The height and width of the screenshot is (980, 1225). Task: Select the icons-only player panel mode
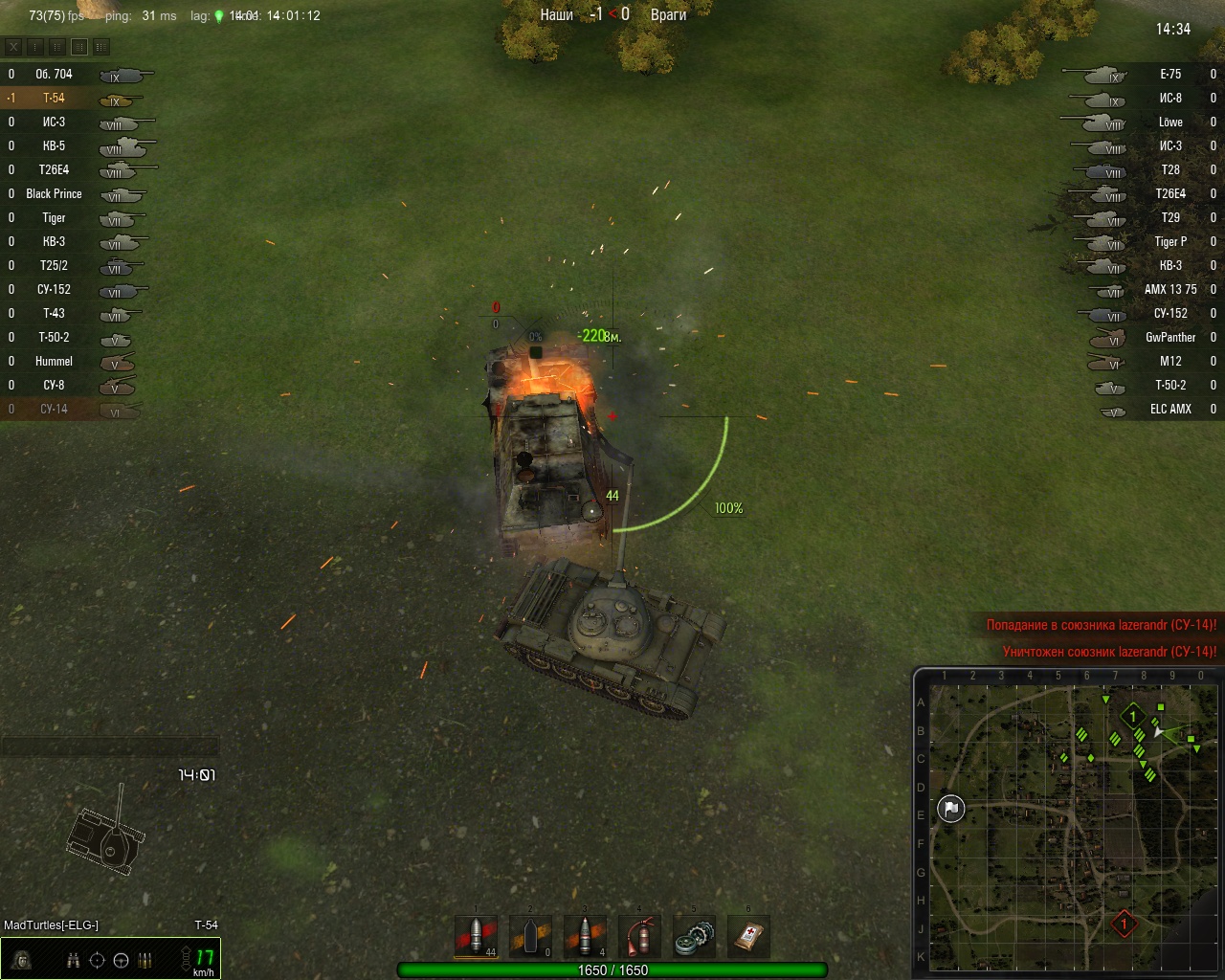tap(35, 46)
